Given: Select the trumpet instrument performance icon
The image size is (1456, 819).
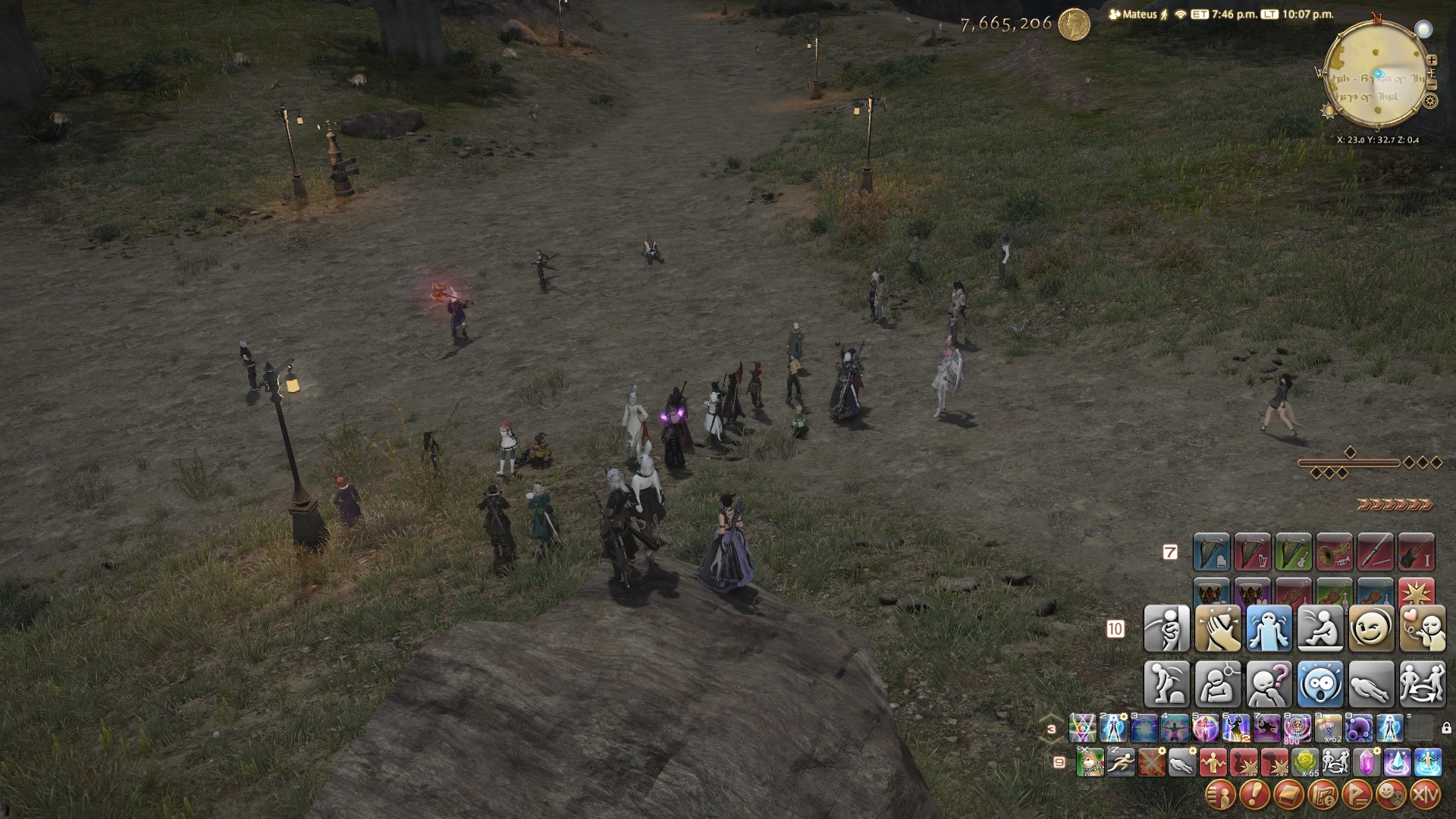Looking at the screenshot, I should [x=1335, y=552].
